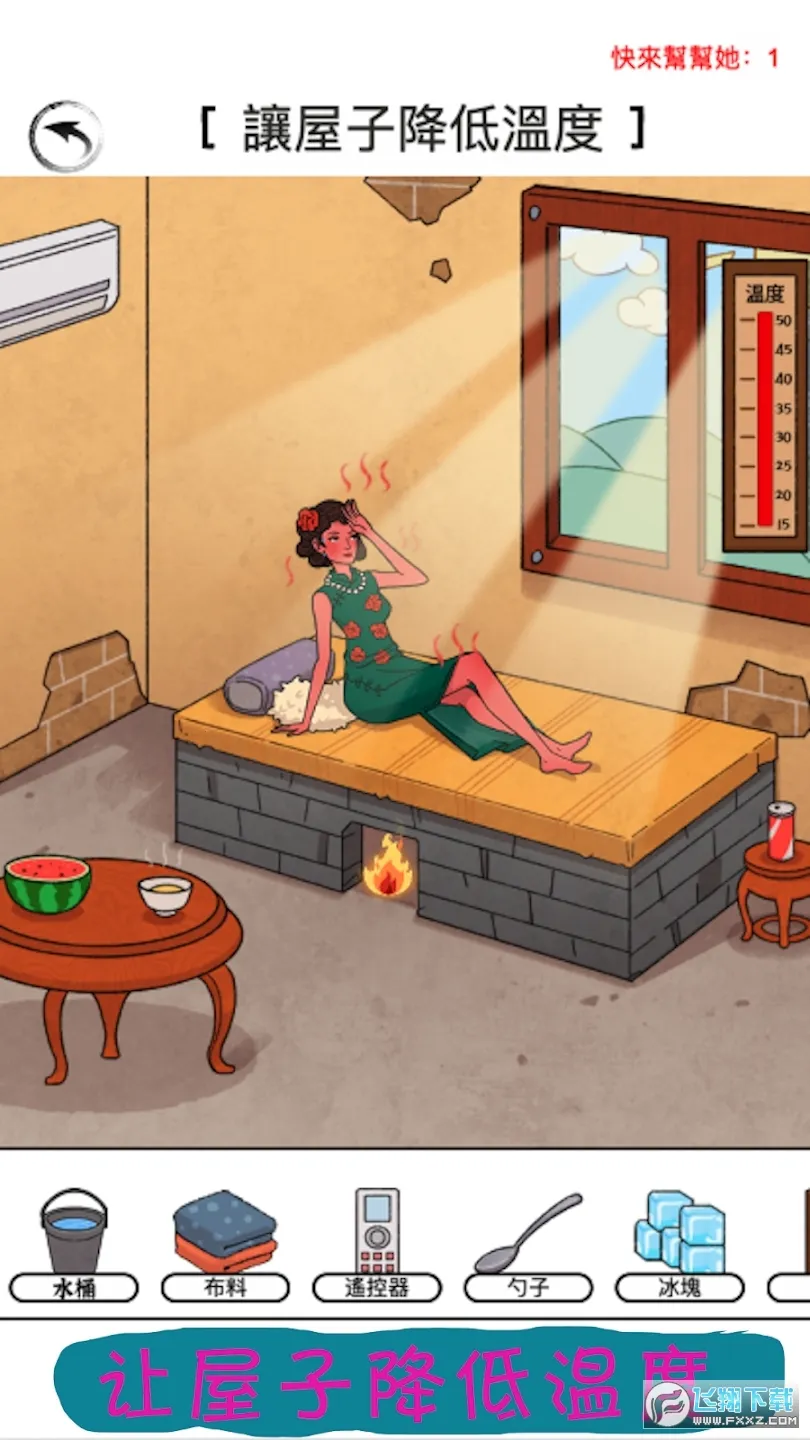
Task: Tap the red help counter text
Action: pyautogui.click(x=695, y=58)
